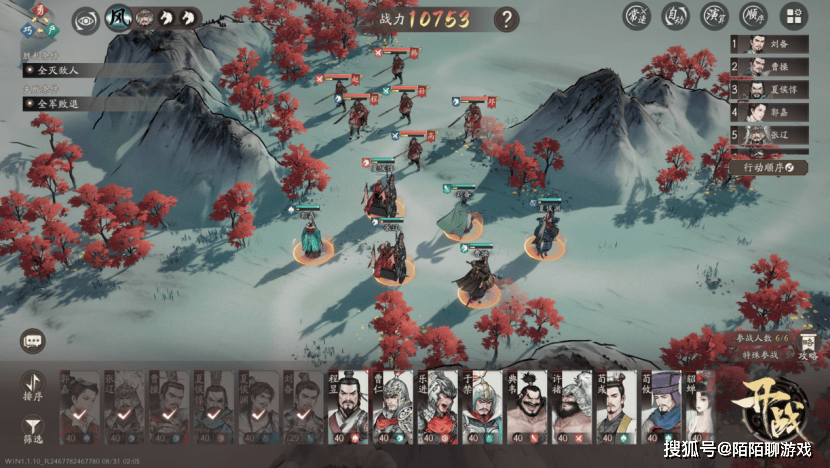Open the 筛选 filter option
830x468 pixels.
tap(34, 427)
